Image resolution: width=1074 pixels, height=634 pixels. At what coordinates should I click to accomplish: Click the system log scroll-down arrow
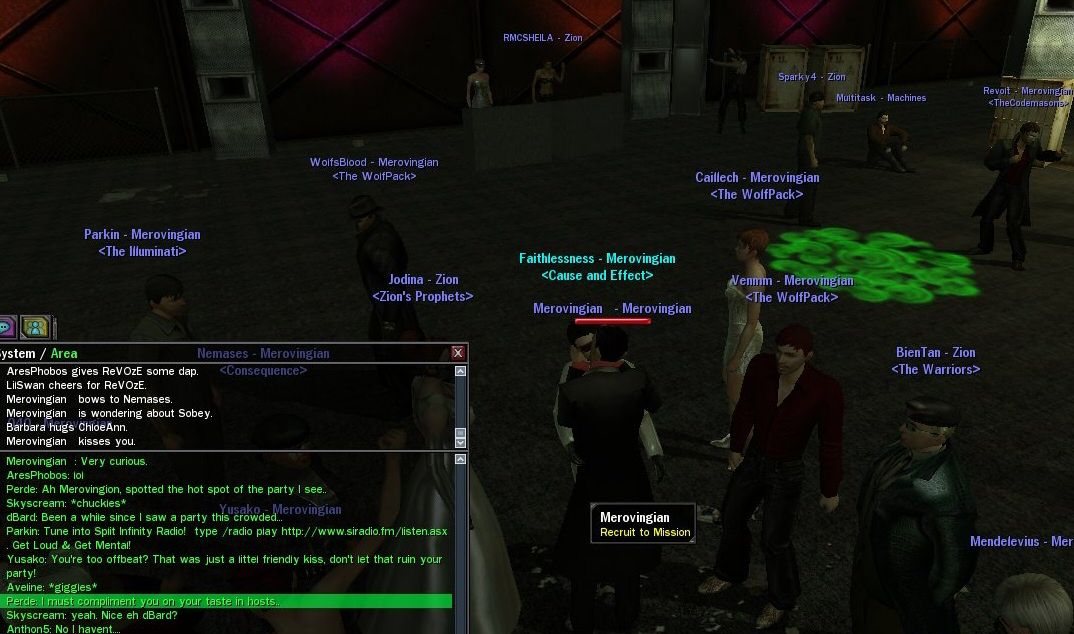[x=460, y=441]
